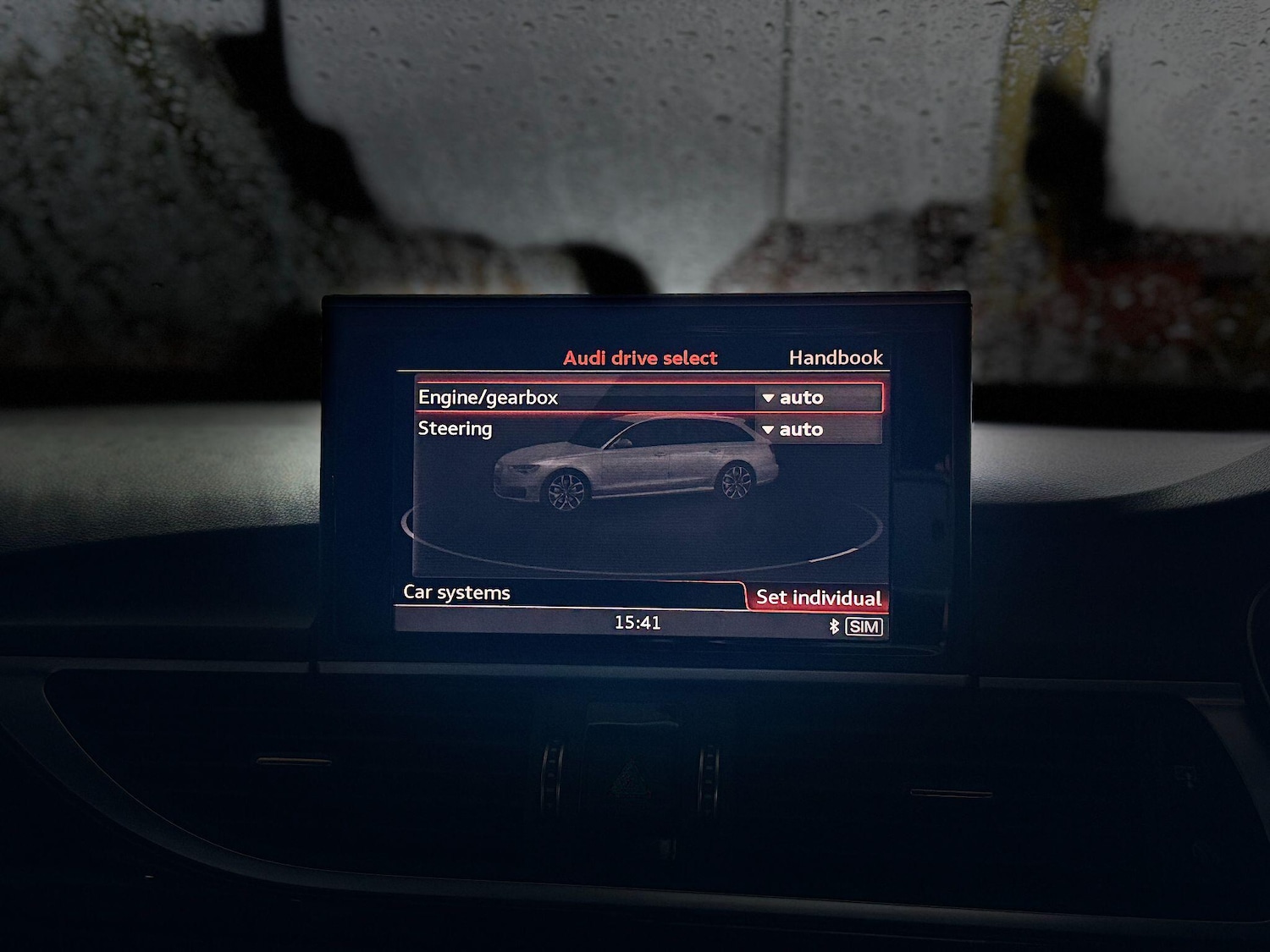Open the Handbook tab
This screenshot has height=952, width=1270.
pos(835,358)
